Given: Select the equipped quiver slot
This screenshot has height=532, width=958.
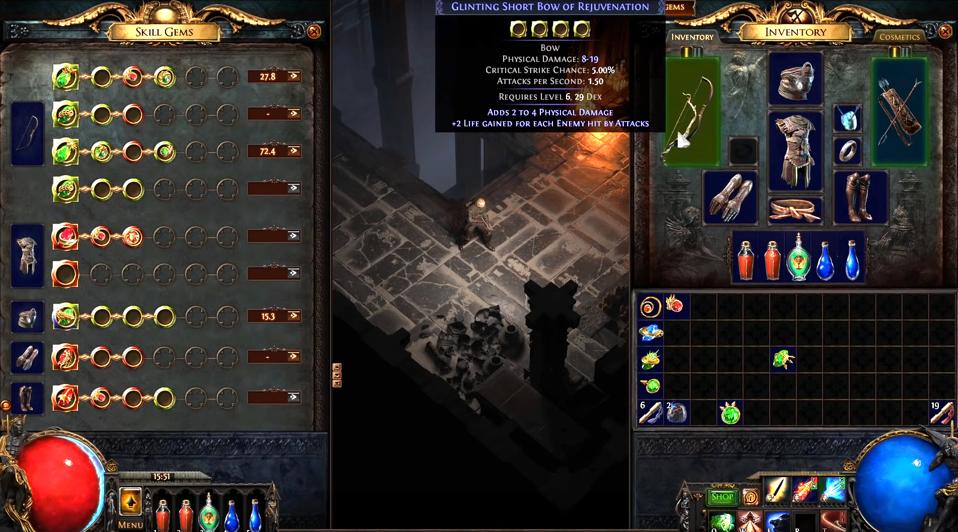Looking at the screenshot, I should point(899,111).
